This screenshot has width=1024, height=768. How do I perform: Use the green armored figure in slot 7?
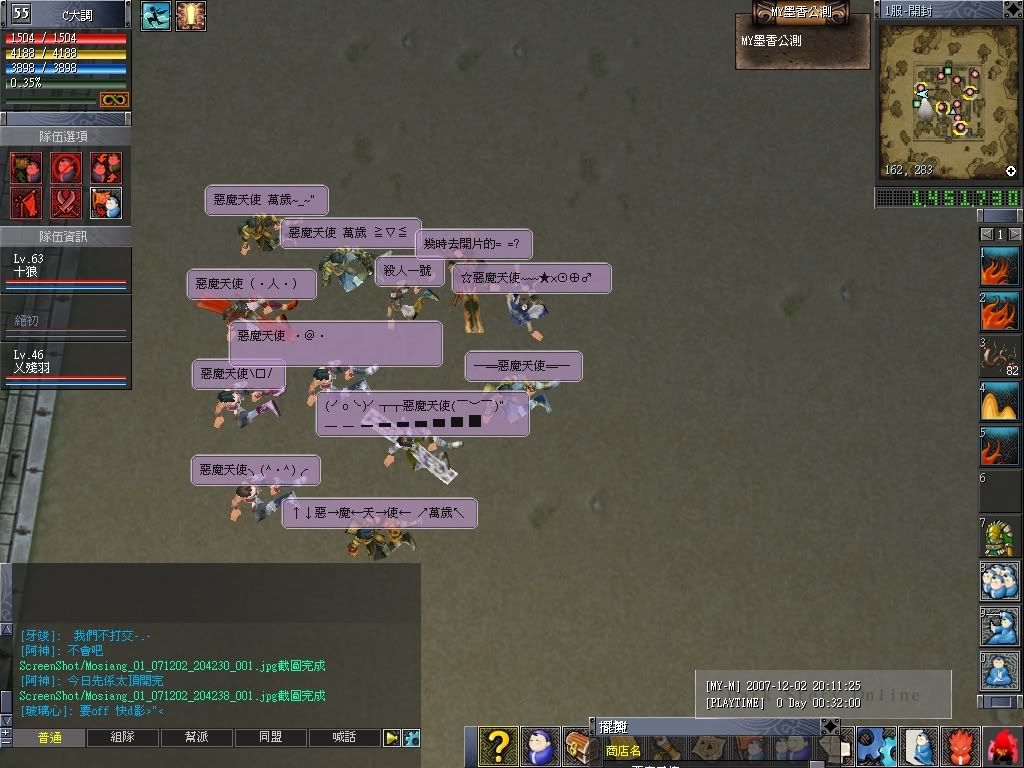[999, 538]
